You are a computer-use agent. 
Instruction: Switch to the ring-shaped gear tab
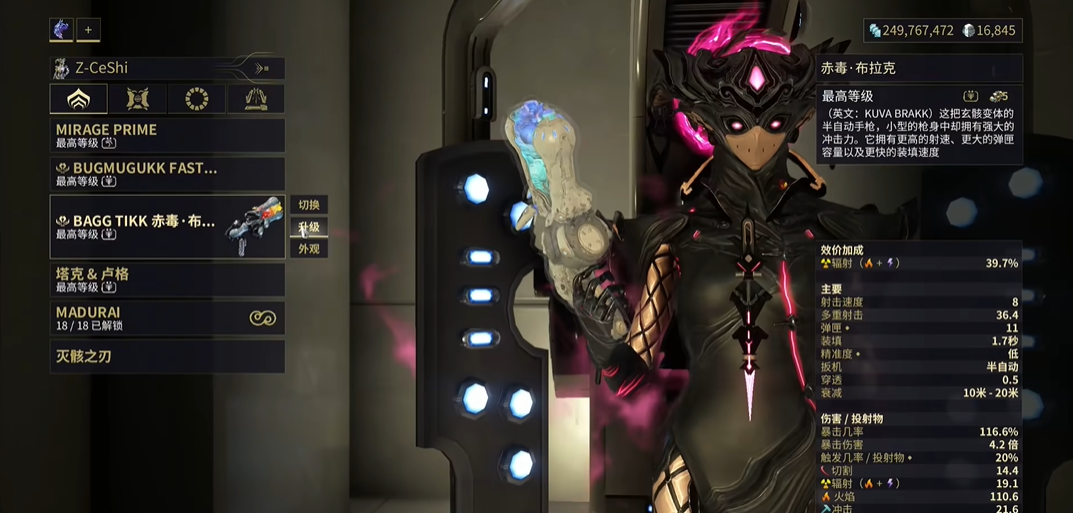coord(196,99)
